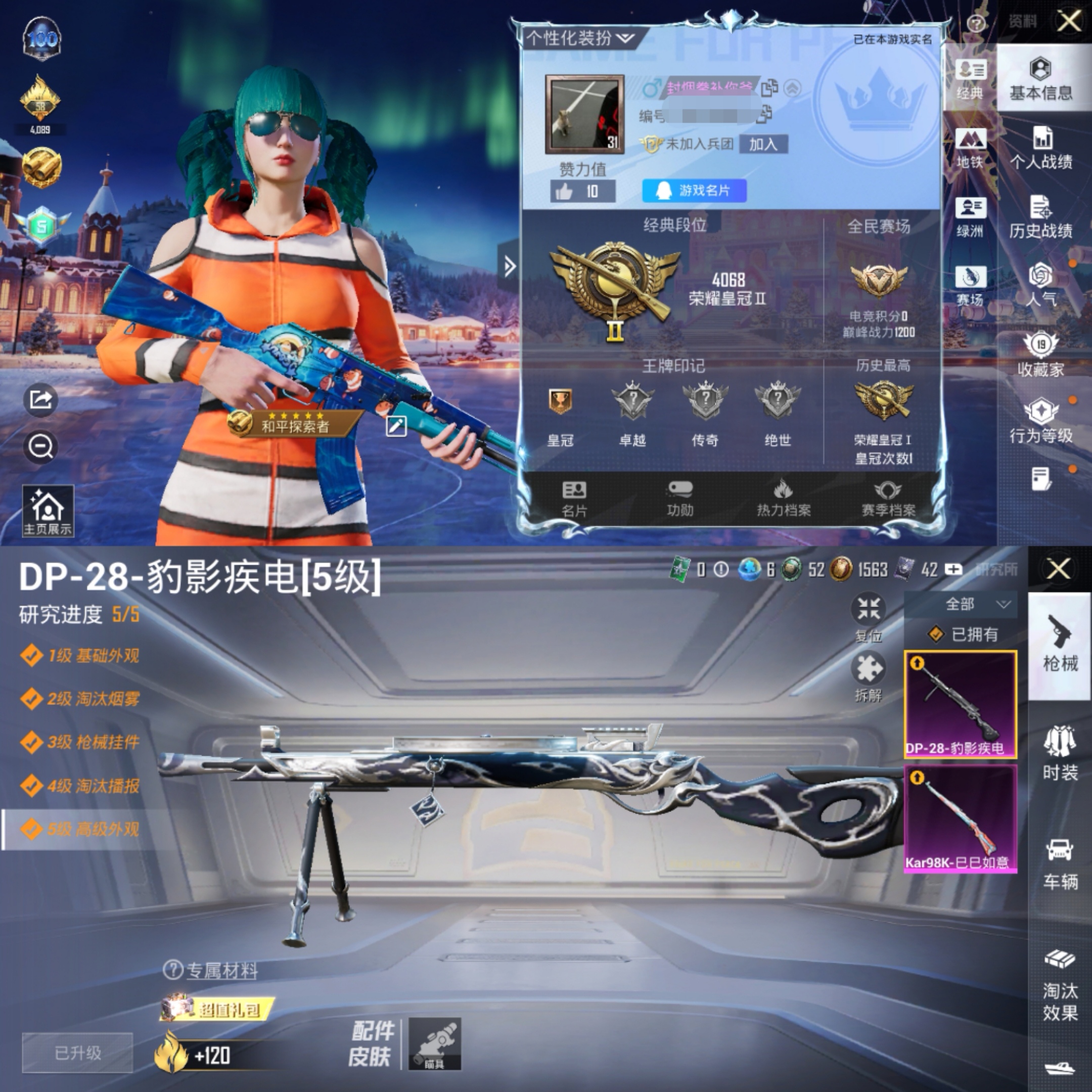This screenshot has width=1092, height=1092.
Task: Switch to the 车辆 vehicles category
Action: pos(1060,863)
